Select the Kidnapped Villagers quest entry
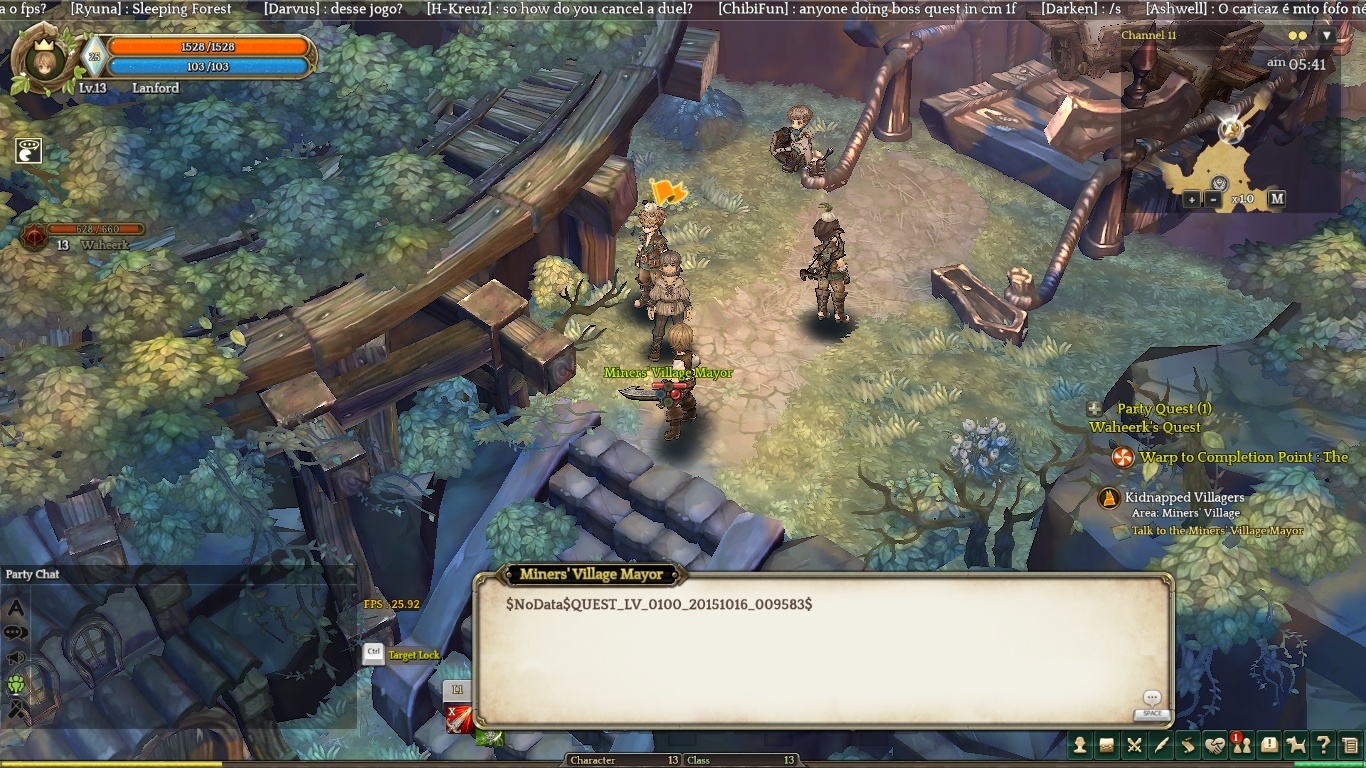 tap(1184, 497)
